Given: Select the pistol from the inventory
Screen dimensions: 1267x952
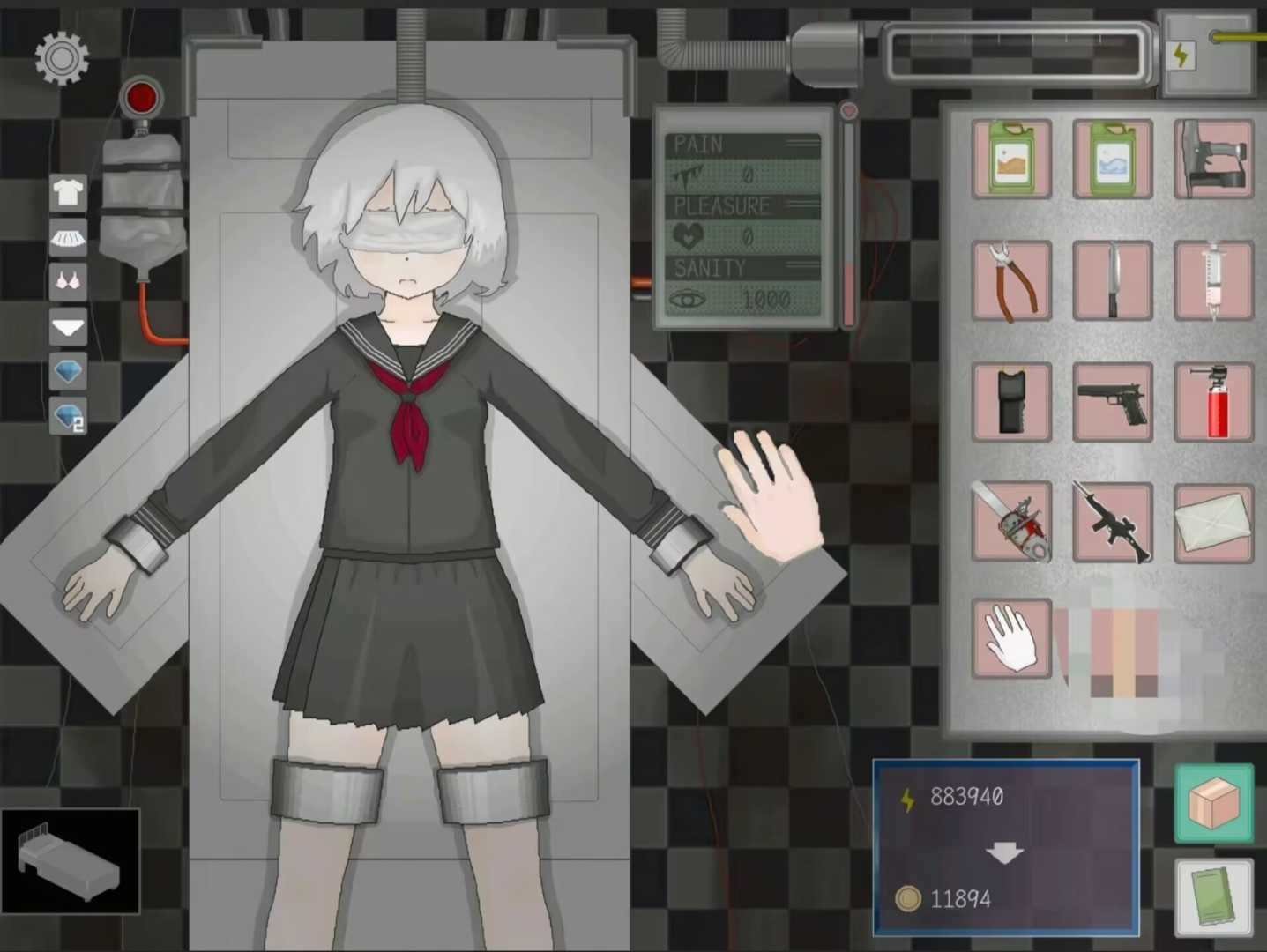Looking at the screenshot, I should 1112,401.
